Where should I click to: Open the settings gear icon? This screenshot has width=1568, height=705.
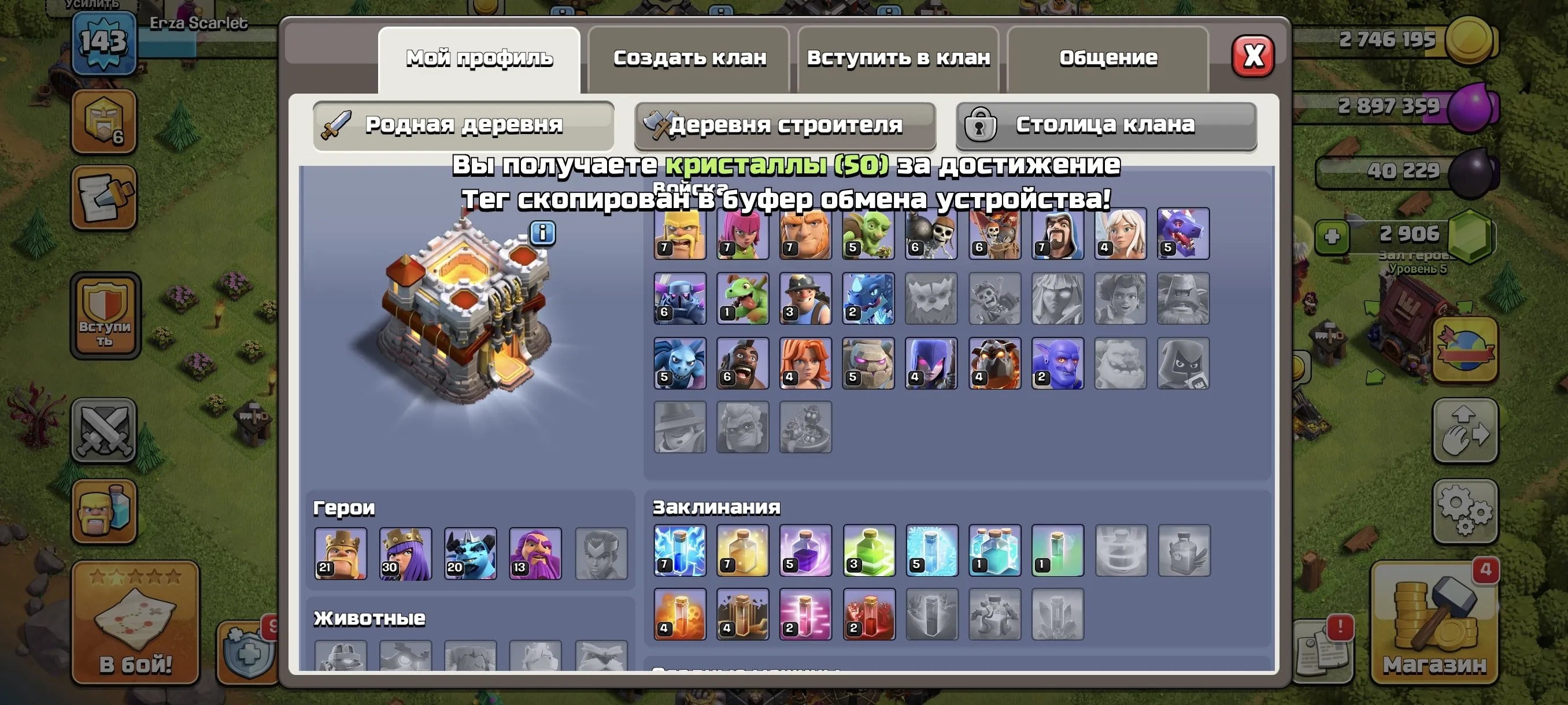coord(1467,510)
